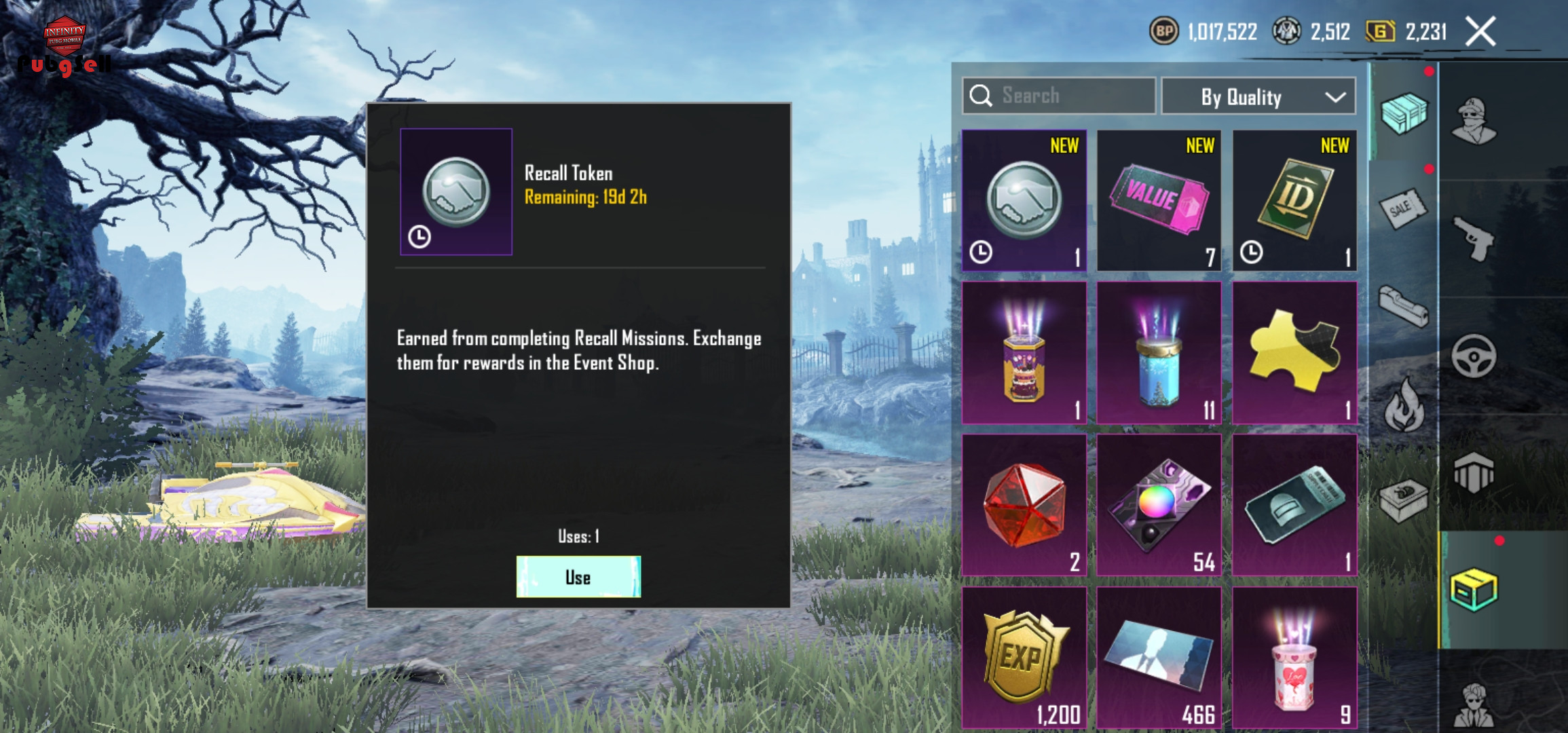The height and width of the screenshot is (733, 1568).
Task: Select the red gem item
Action: tap(1024, 505)
